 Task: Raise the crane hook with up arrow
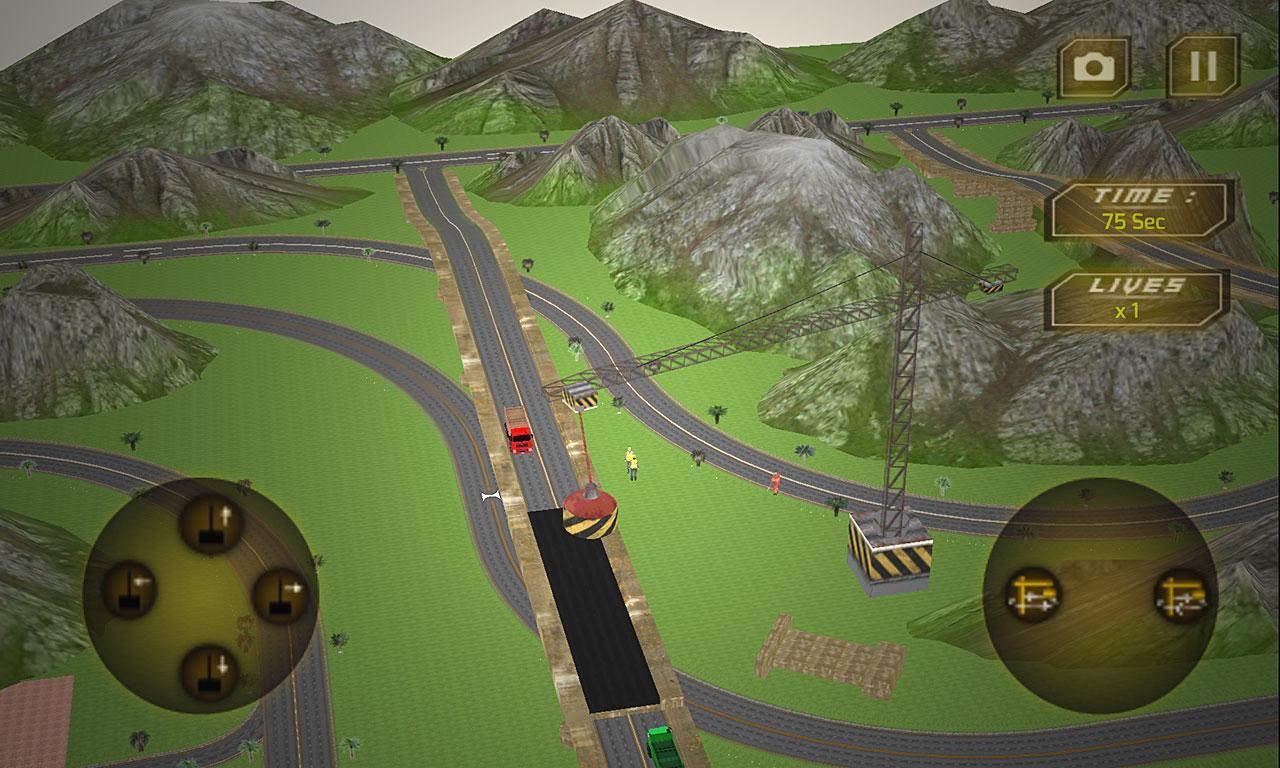coord(211,524)
